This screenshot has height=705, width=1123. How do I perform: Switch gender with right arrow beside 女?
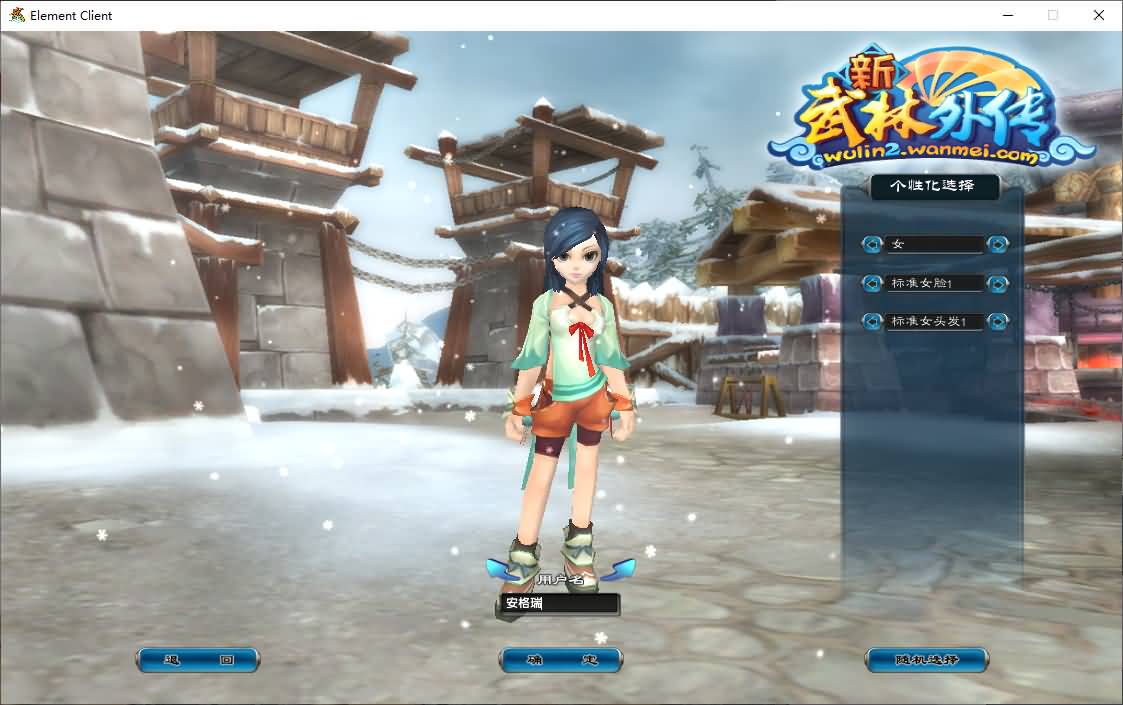[x=997, y=244]
